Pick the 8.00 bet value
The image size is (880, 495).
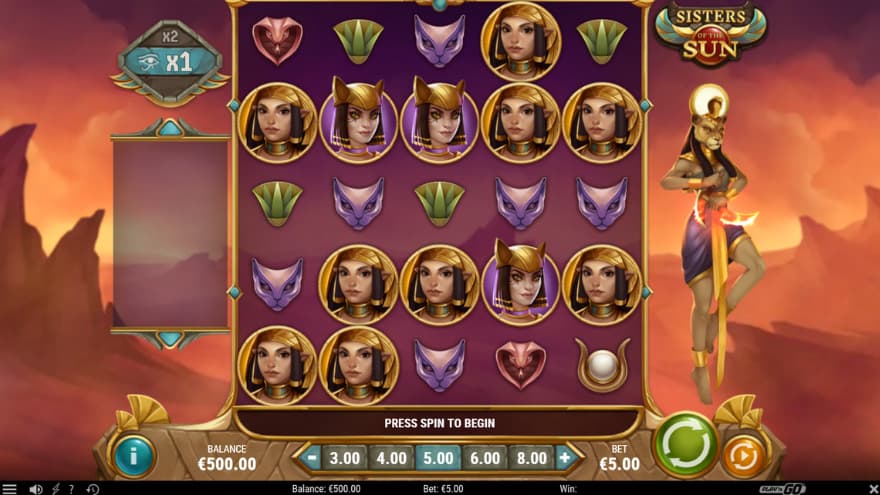pyautogui.click(x=529, y=458)
